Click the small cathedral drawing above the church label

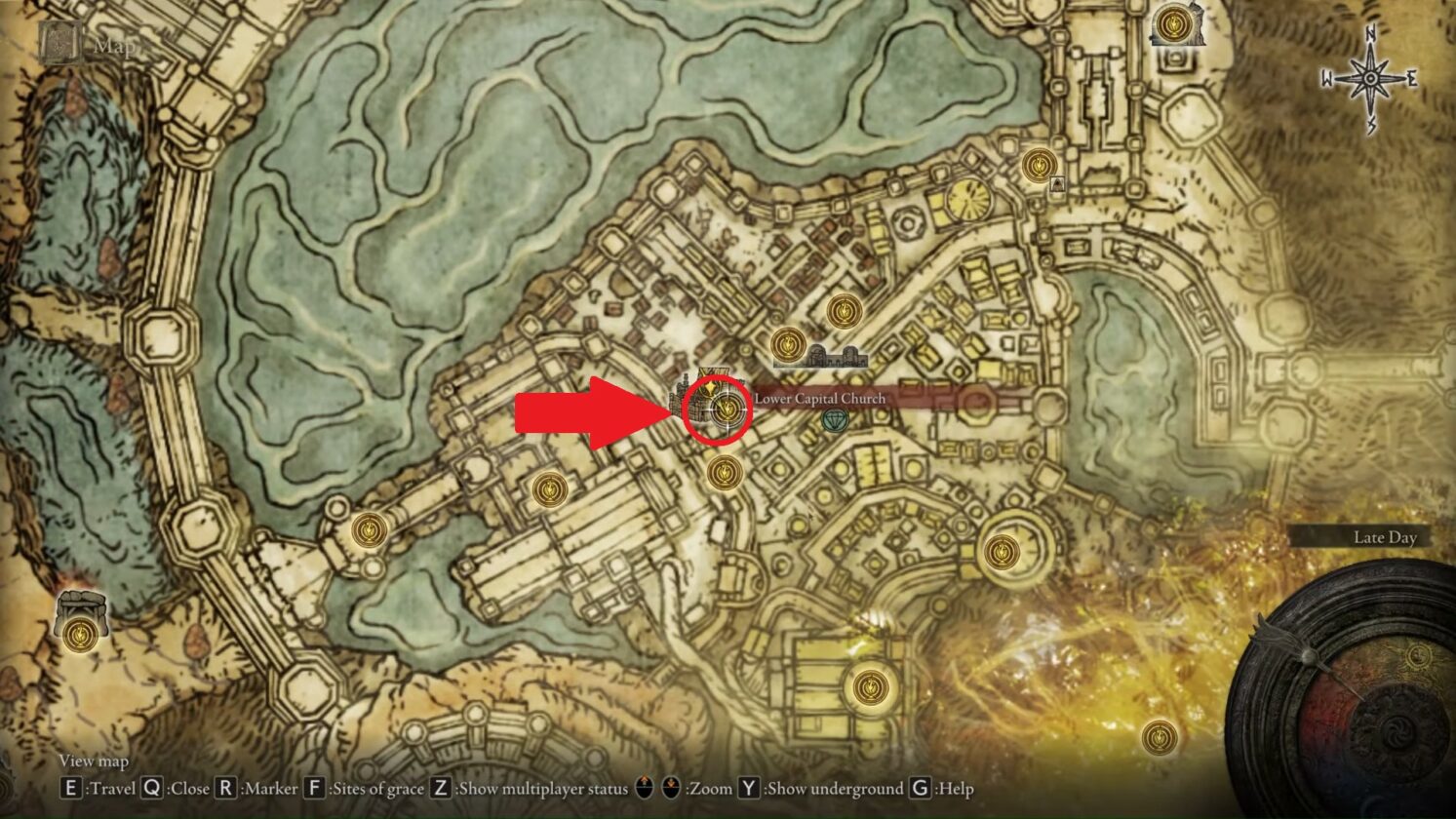(837, 354)
